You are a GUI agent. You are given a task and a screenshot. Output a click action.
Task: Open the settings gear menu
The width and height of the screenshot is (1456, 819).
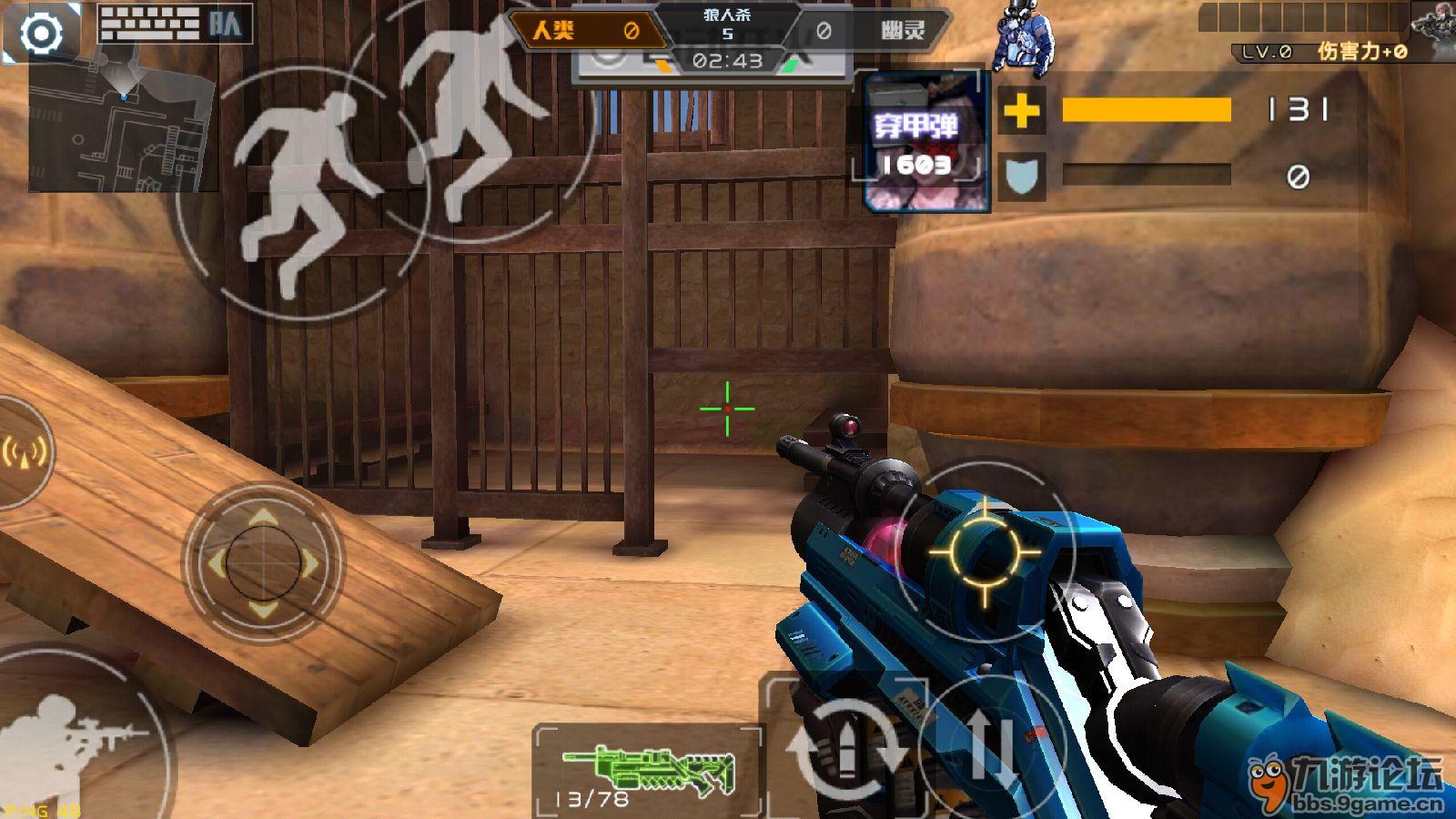41,34
